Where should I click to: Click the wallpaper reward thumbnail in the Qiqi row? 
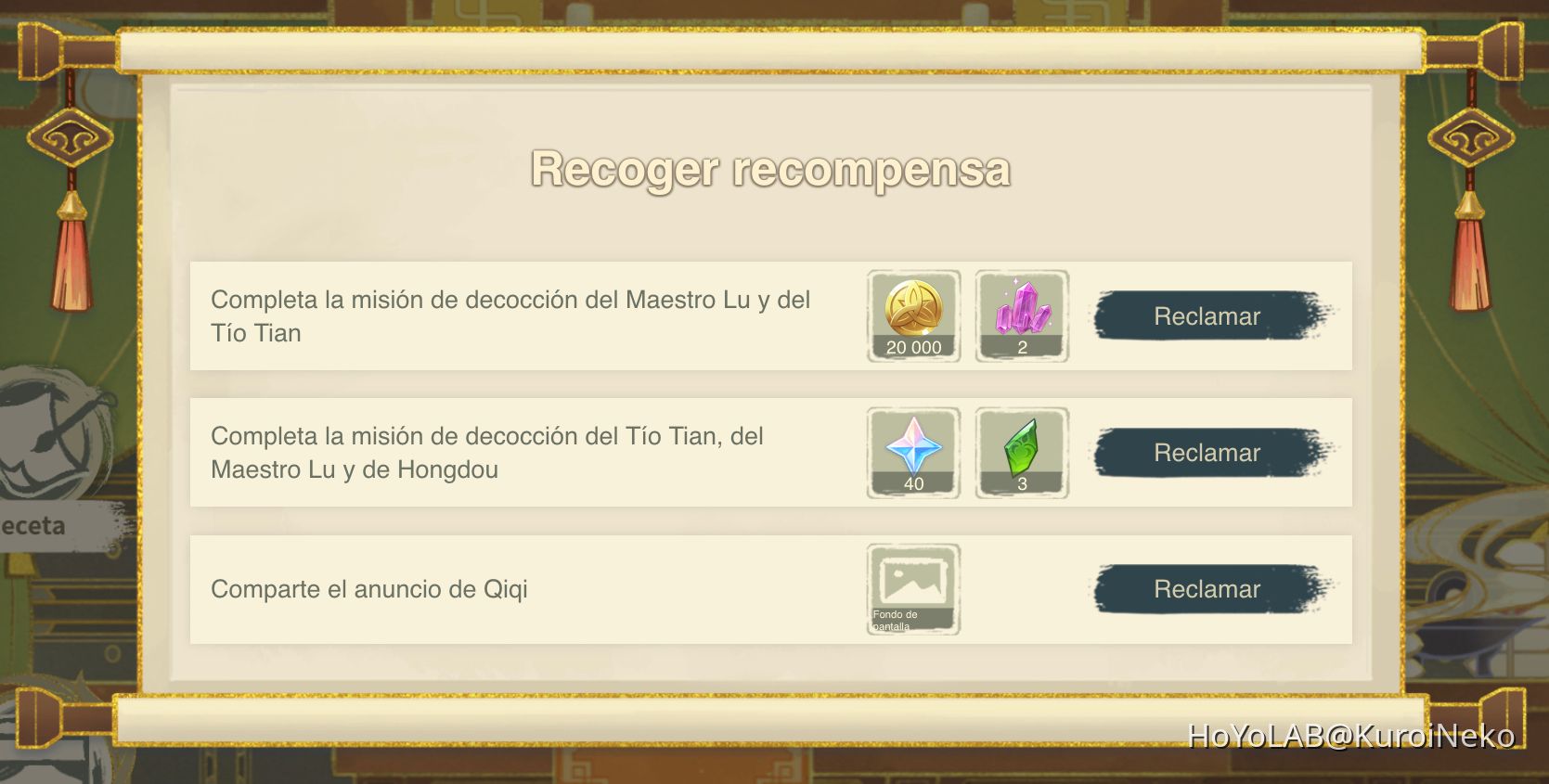(912, 587)
